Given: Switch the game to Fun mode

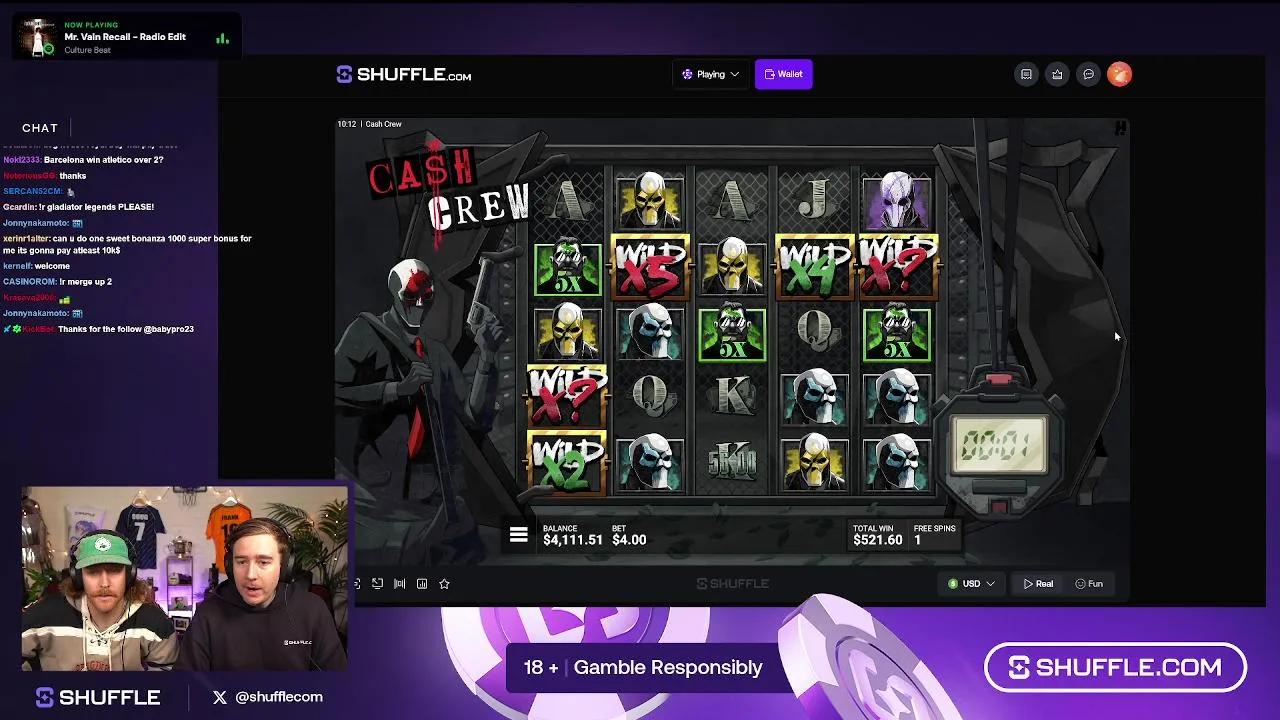Looking at the screenshot, I should pos(1089,583).
